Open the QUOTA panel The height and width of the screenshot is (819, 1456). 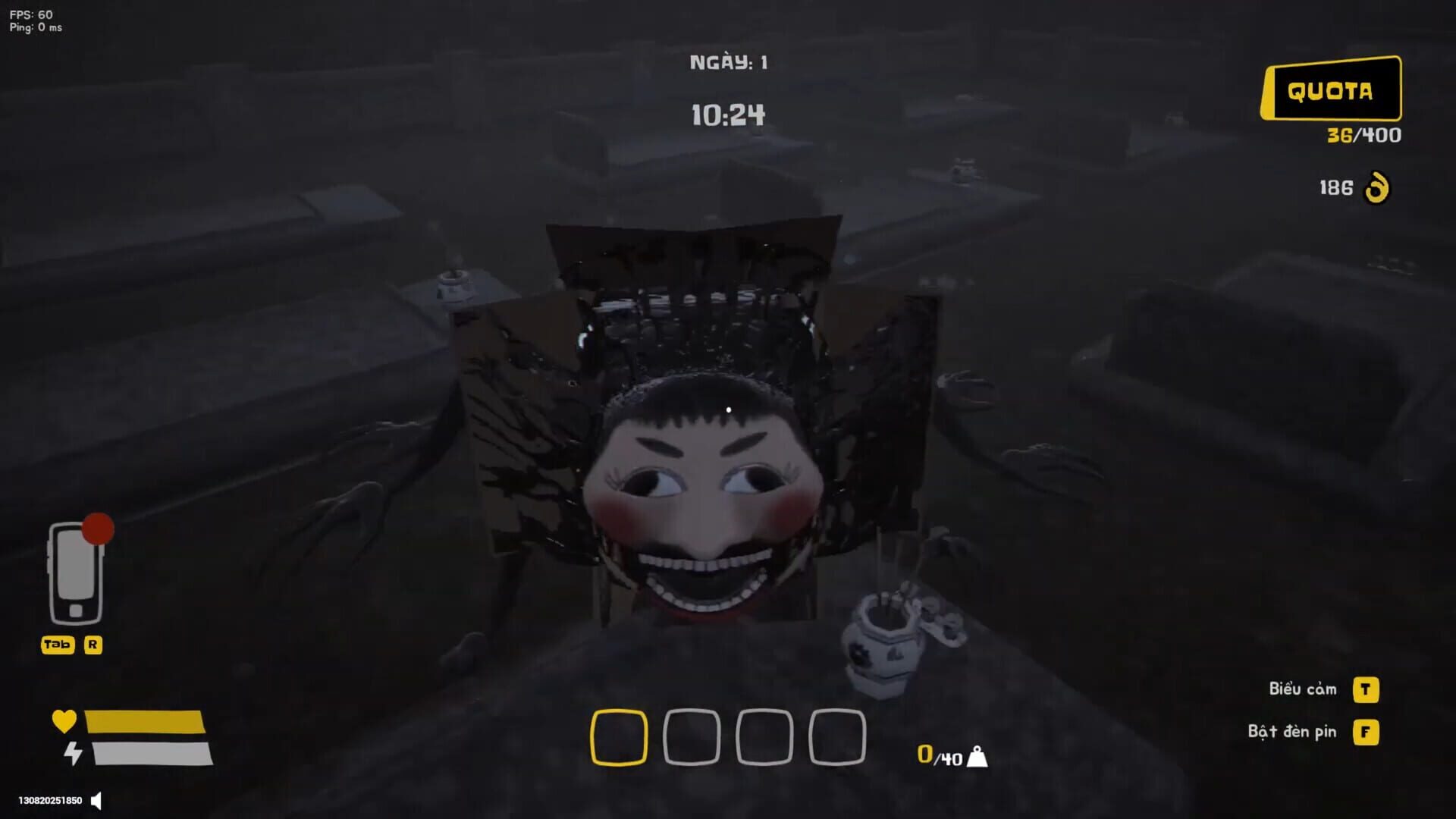tap(1329, 89)
